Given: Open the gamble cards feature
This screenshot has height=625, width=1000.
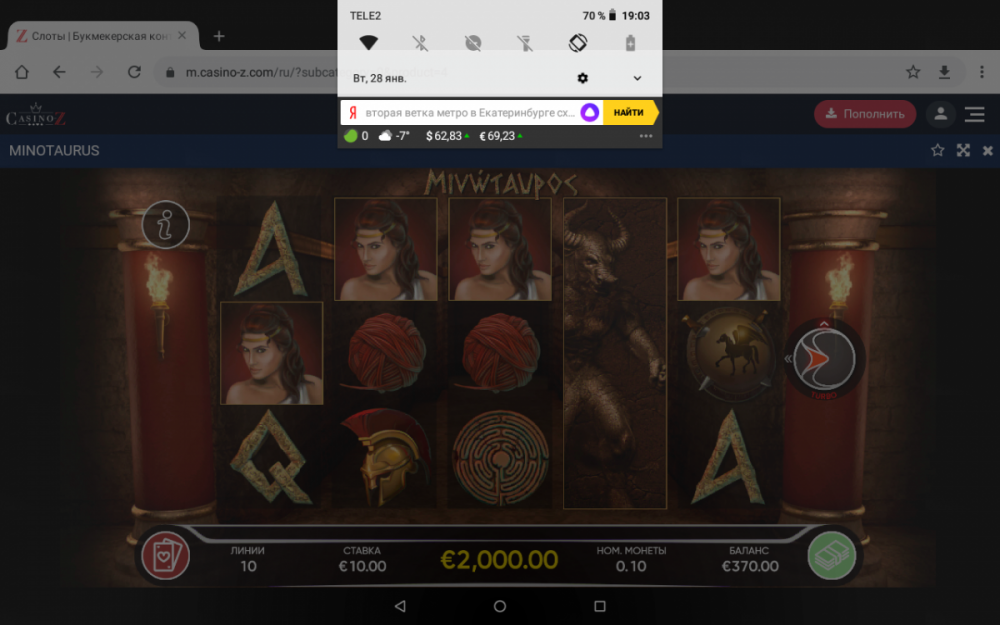Looking at the screenshot, I should (165, 556).
